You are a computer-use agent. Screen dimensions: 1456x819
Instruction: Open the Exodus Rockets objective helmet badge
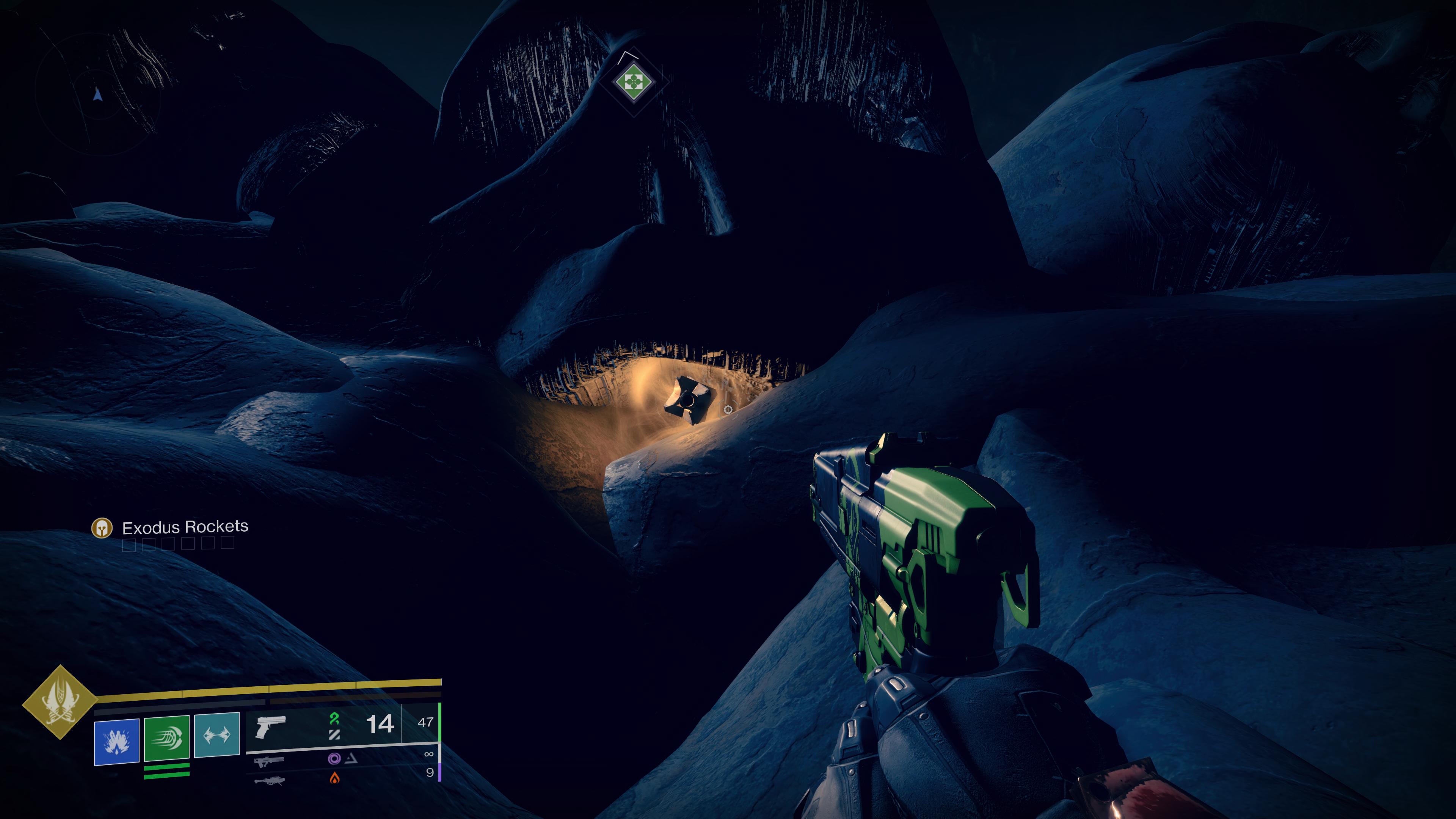tap(102, 529)
